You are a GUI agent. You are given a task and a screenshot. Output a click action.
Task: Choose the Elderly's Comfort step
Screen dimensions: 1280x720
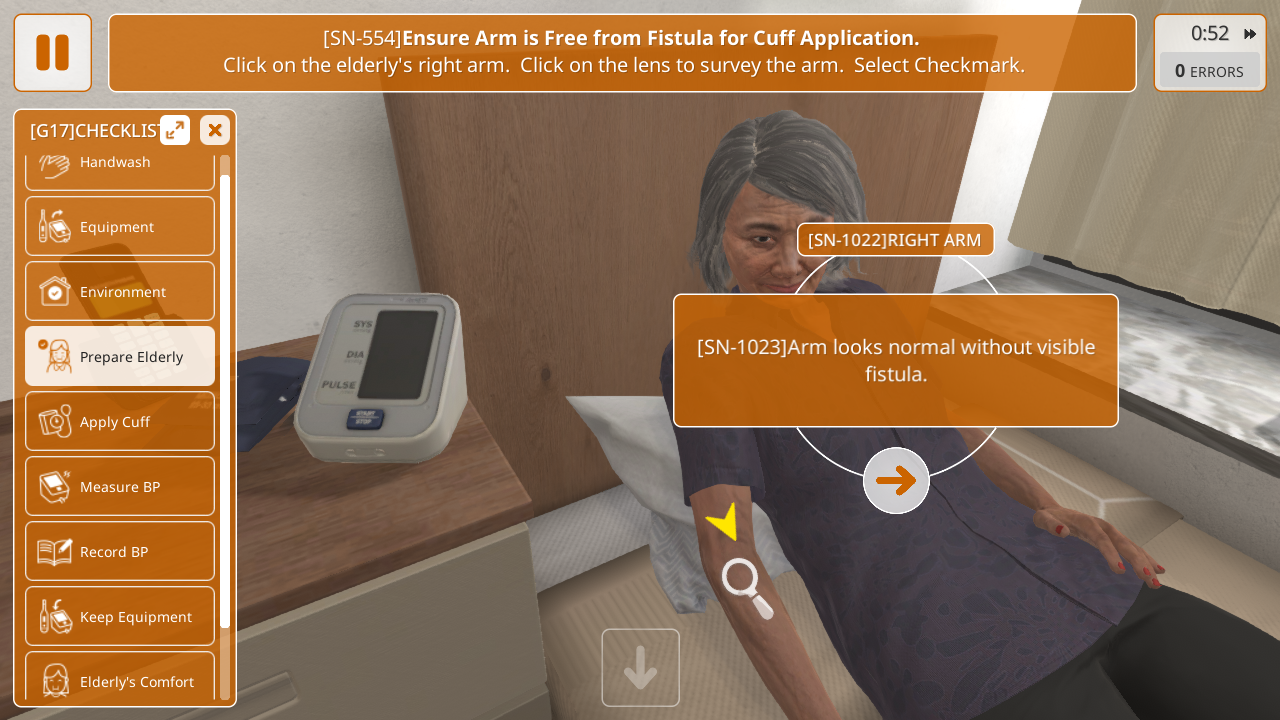pyautogui.click(x=120, y=680)
